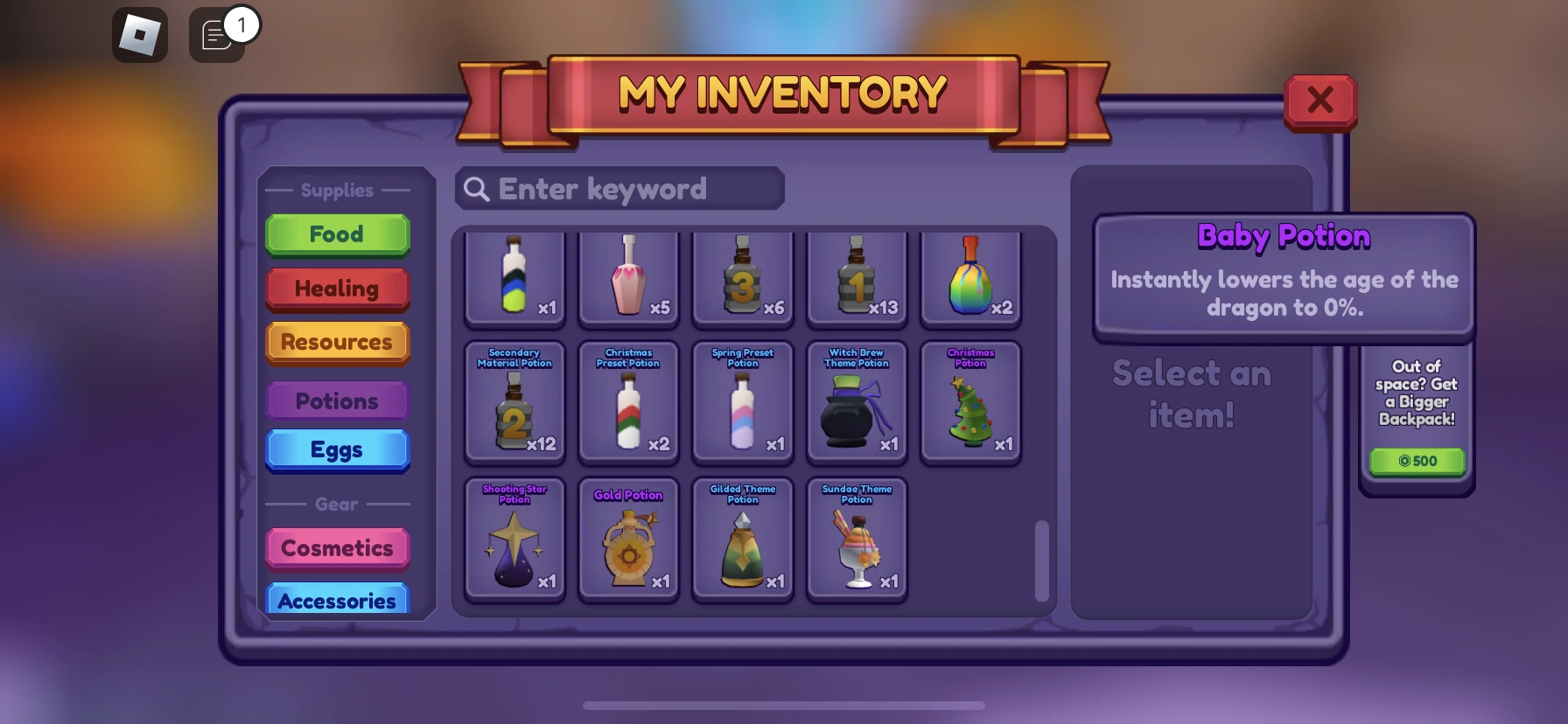Switch to the Cosmetics gear tab
This screenshot has width=1568, height=724.
click(x=338, y=548)
